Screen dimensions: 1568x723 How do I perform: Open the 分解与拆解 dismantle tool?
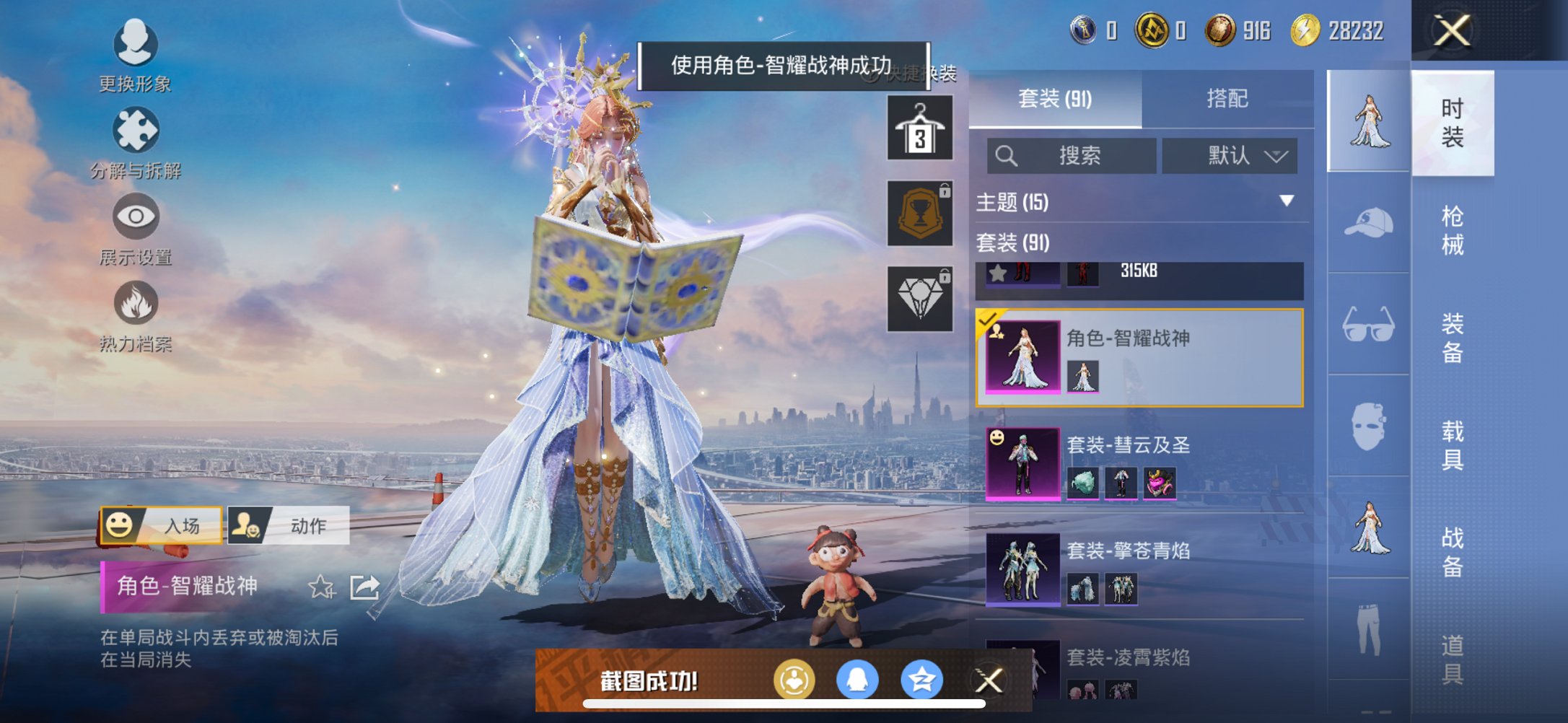click(134, 139)
